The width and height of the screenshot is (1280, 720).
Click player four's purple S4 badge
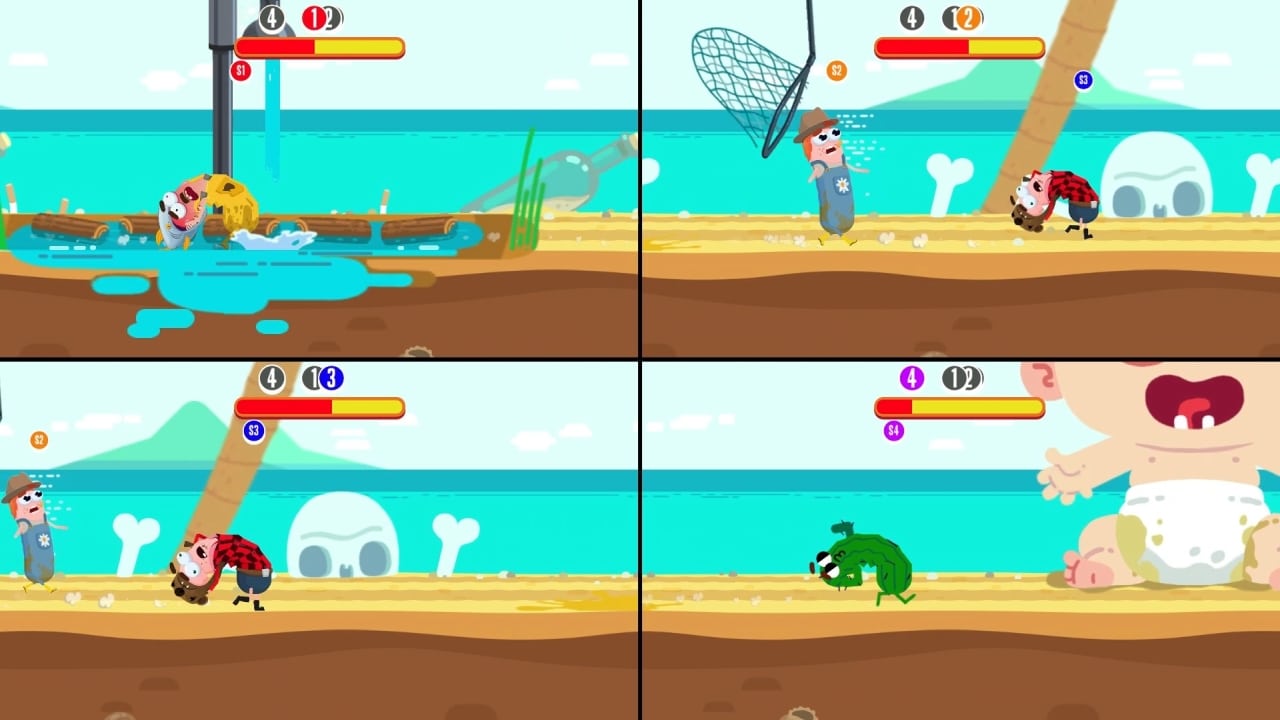click(x=893, y=431)
